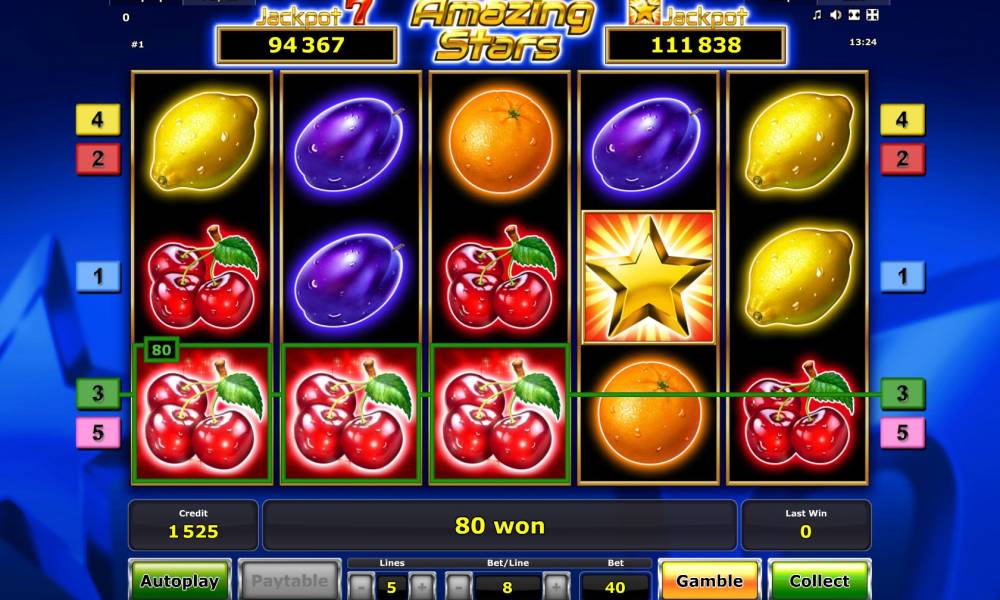Increase the number of Lines

coord(422,585)
